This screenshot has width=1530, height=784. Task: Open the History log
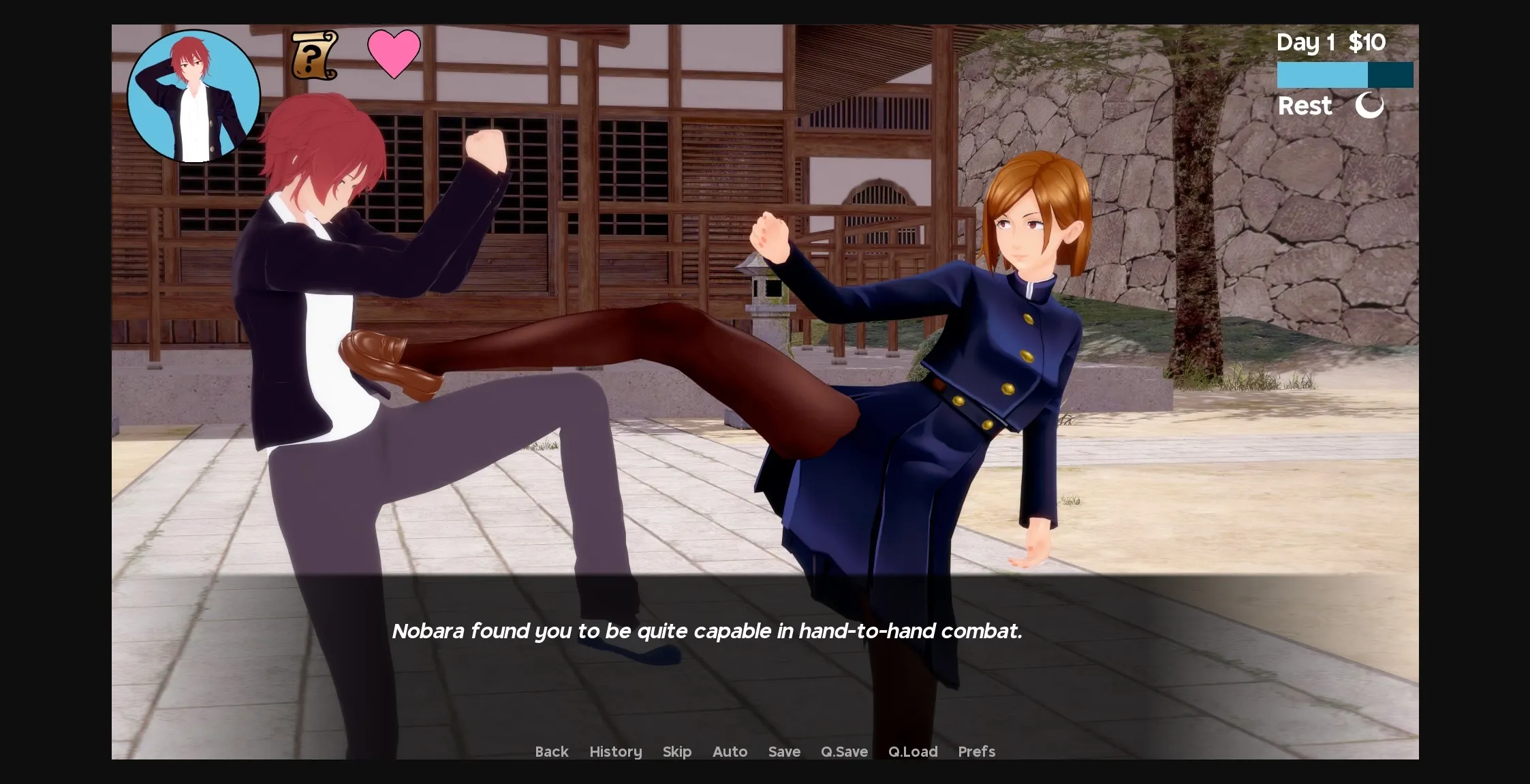click(615, 752)
